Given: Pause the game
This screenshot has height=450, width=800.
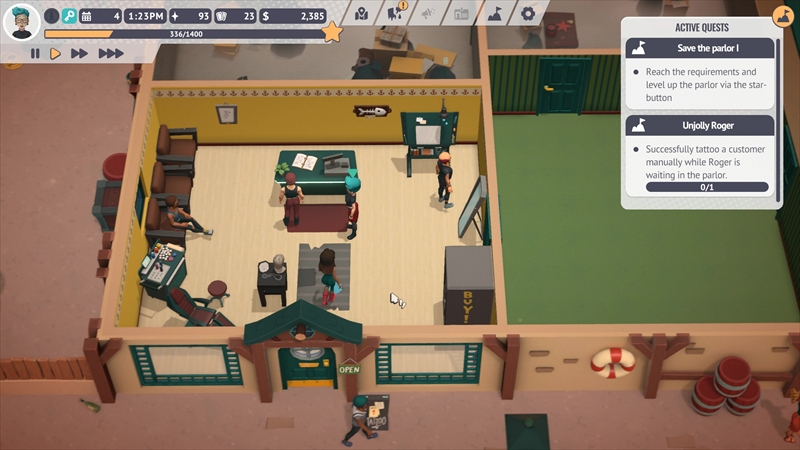Looking at the screenshot, I should 35,54.
